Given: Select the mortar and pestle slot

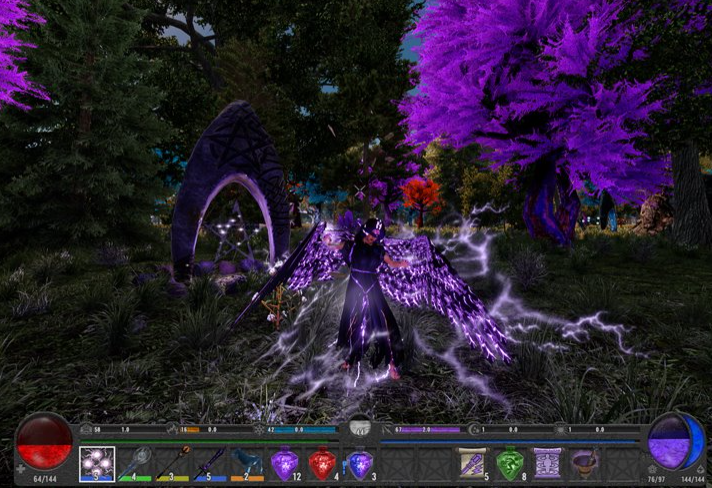Looking at the screenshot, I should pos(585,462).
